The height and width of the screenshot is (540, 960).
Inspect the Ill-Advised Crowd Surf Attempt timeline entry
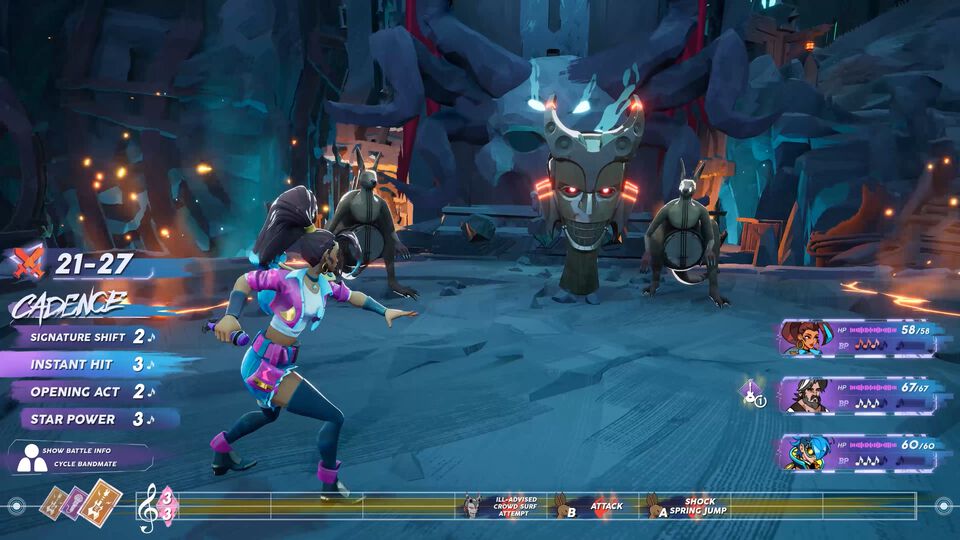coord(504,506)
